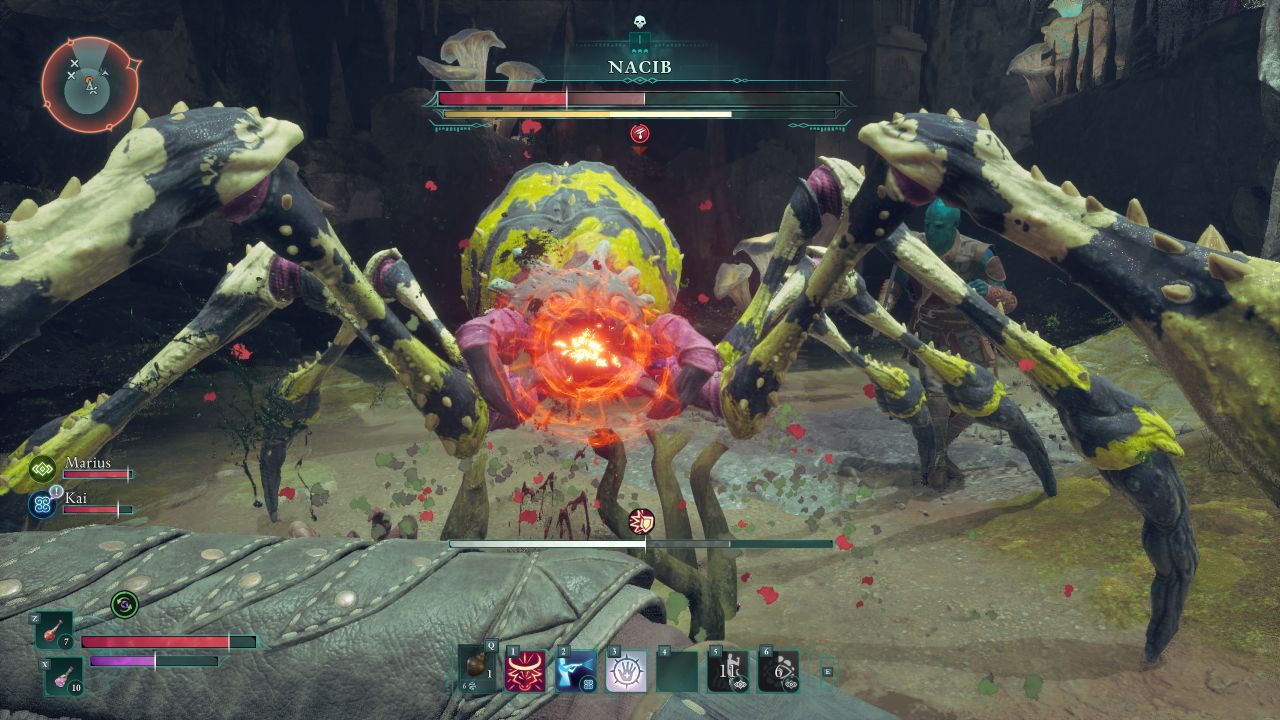The height and width of the screenshot is (720, 1280).
Task: Click the shield icon above the stagger bar
Action: pyautogui.click(x=641, y=521)
